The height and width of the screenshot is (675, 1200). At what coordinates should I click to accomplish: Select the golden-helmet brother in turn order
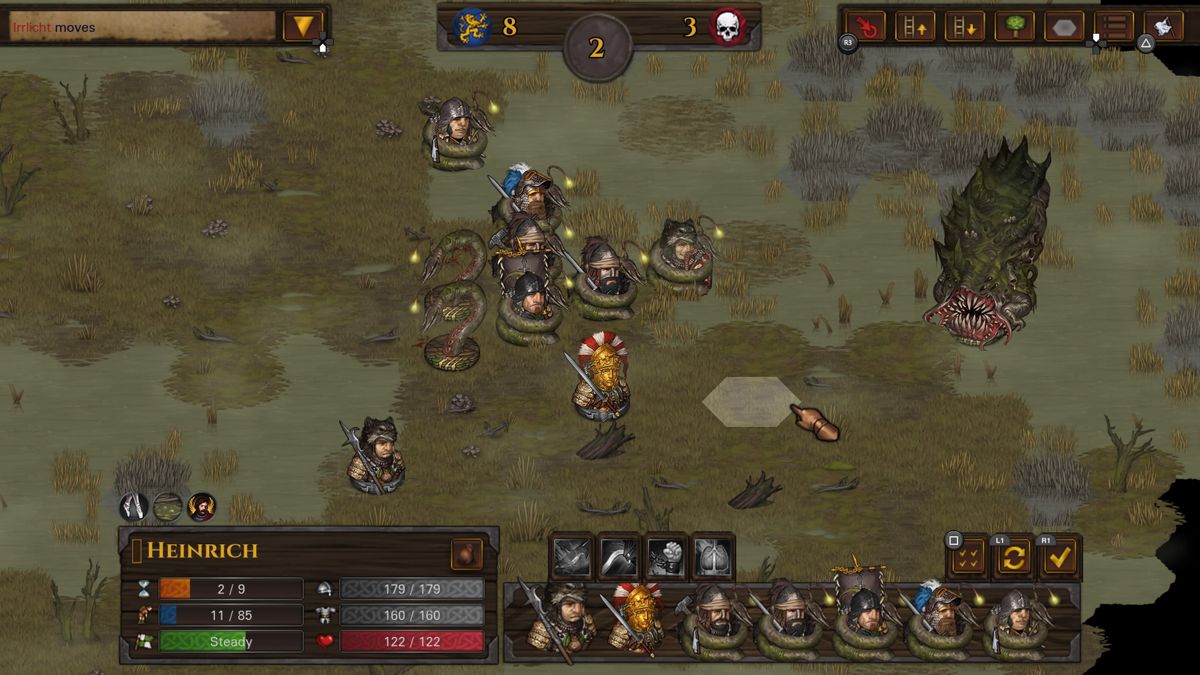coord(637,618)
